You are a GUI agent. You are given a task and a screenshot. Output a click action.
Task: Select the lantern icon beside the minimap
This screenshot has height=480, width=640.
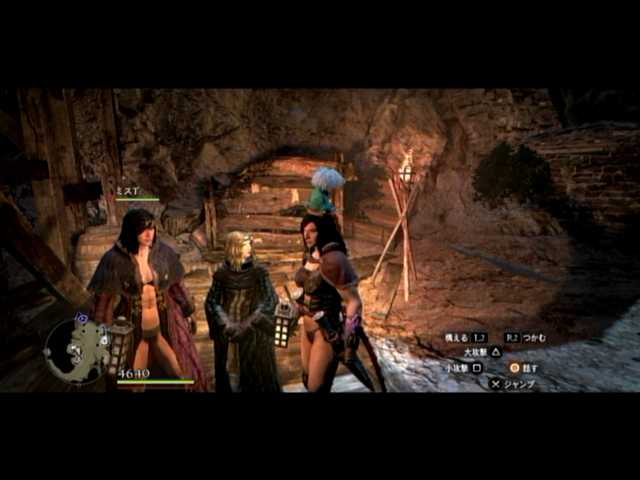pyautogui.click(x=121, y=346)
